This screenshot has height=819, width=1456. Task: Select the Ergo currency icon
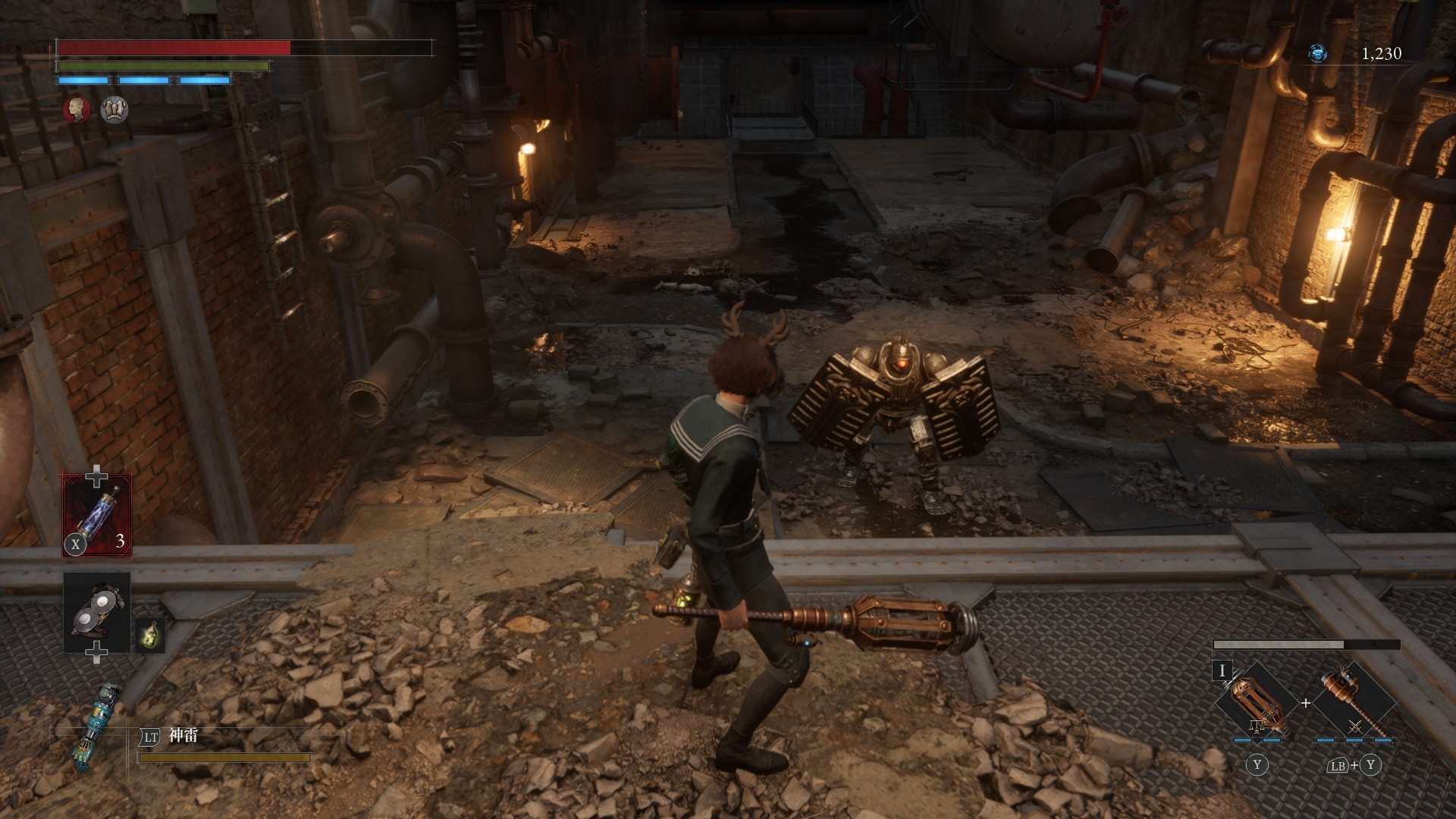click(x=1318, y=53)
